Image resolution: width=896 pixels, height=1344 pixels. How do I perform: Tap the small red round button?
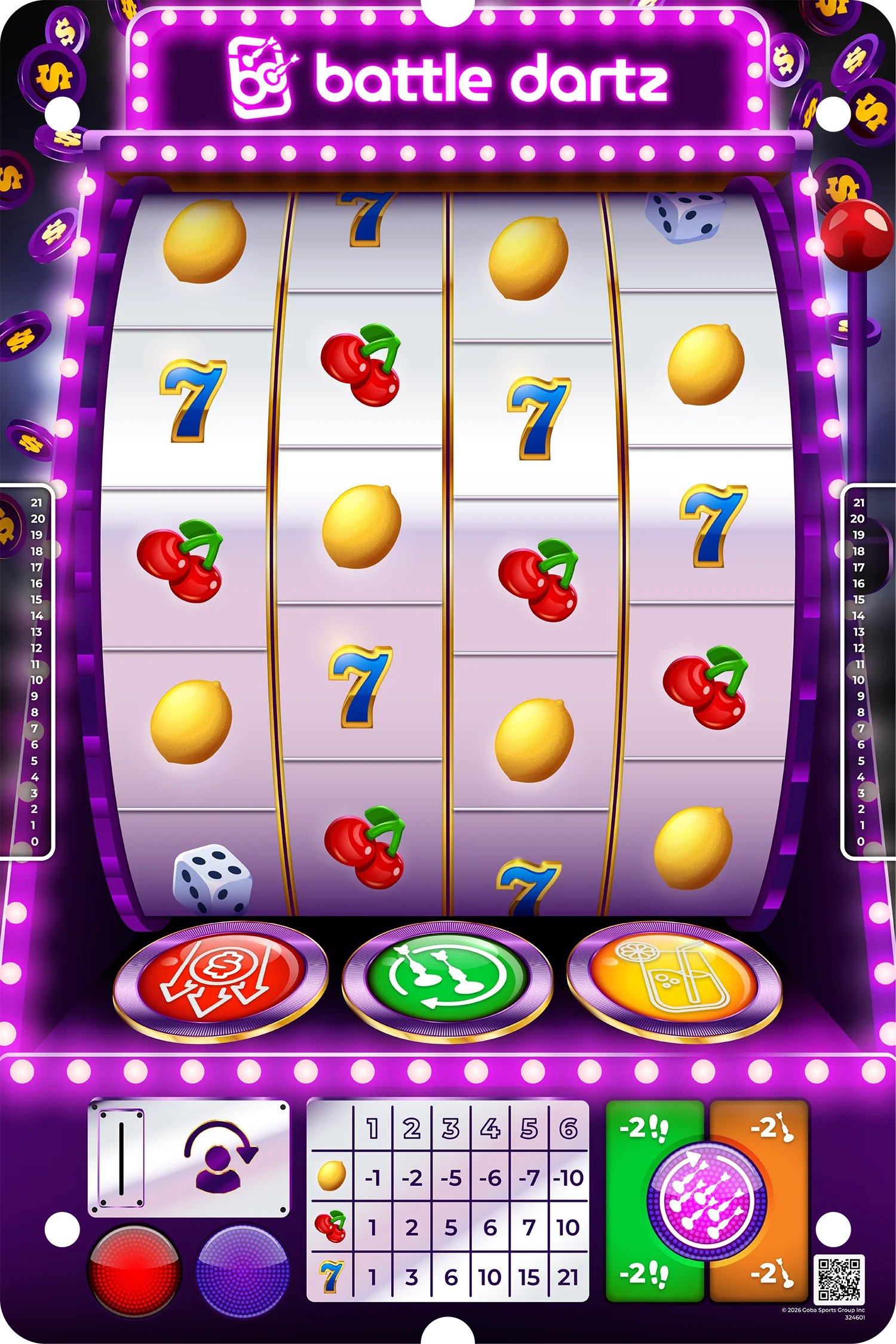pos(134,1270)
